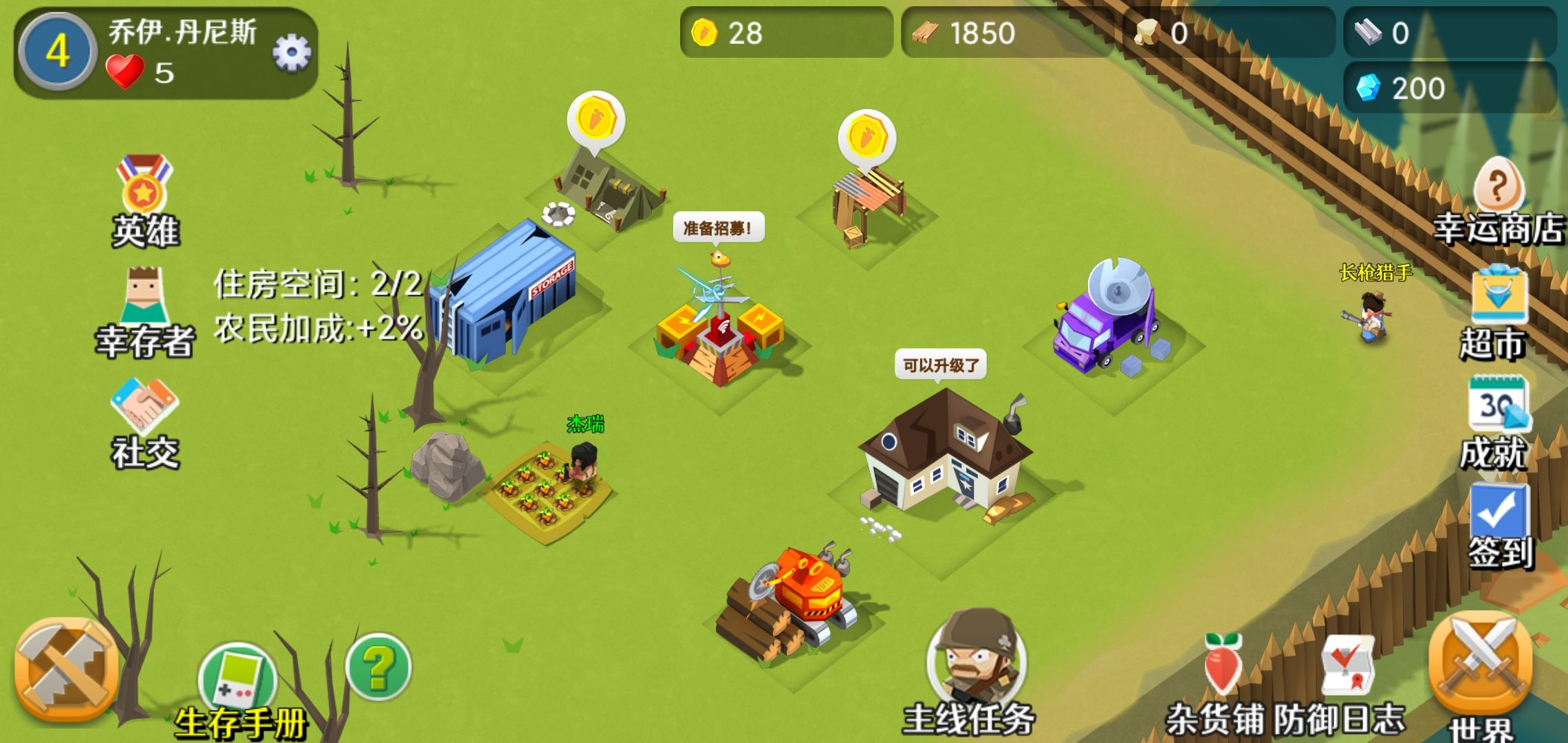The image size is (1568, 743).
Task: Collect the coin bubble above the tent
Action: (596, 120)
